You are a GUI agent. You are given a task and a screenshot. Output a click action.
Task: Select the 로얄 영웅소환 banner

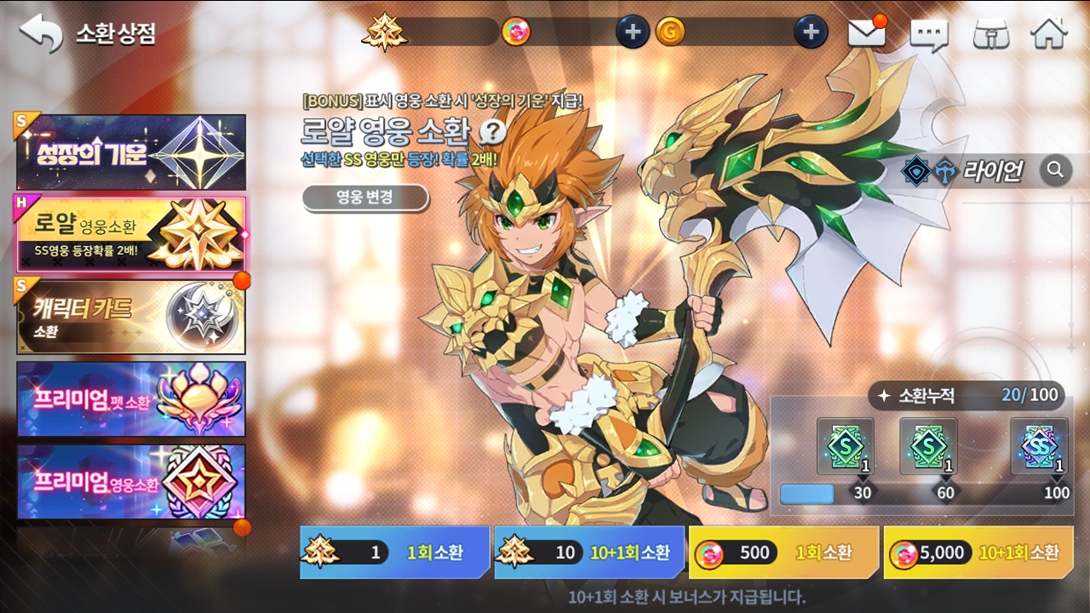(x=131, y=234)
